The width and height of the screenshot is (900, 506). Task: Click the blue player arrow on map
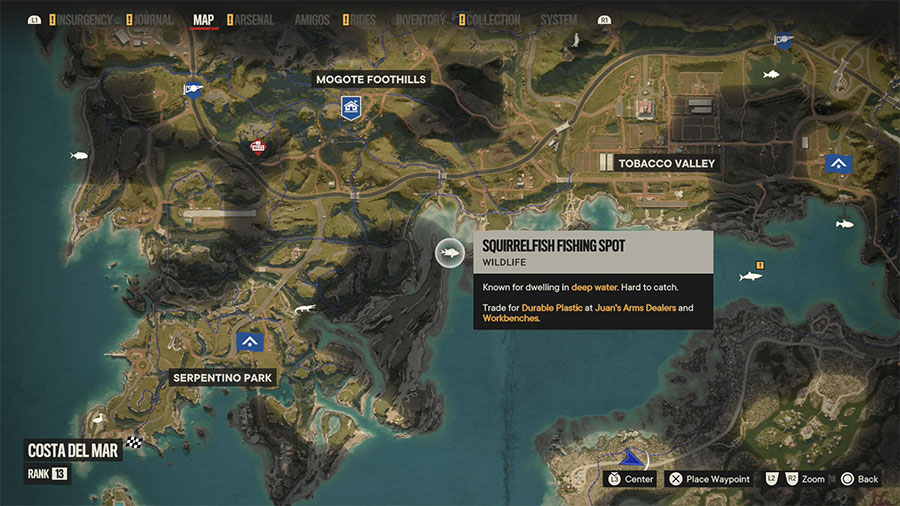[629, 457]
